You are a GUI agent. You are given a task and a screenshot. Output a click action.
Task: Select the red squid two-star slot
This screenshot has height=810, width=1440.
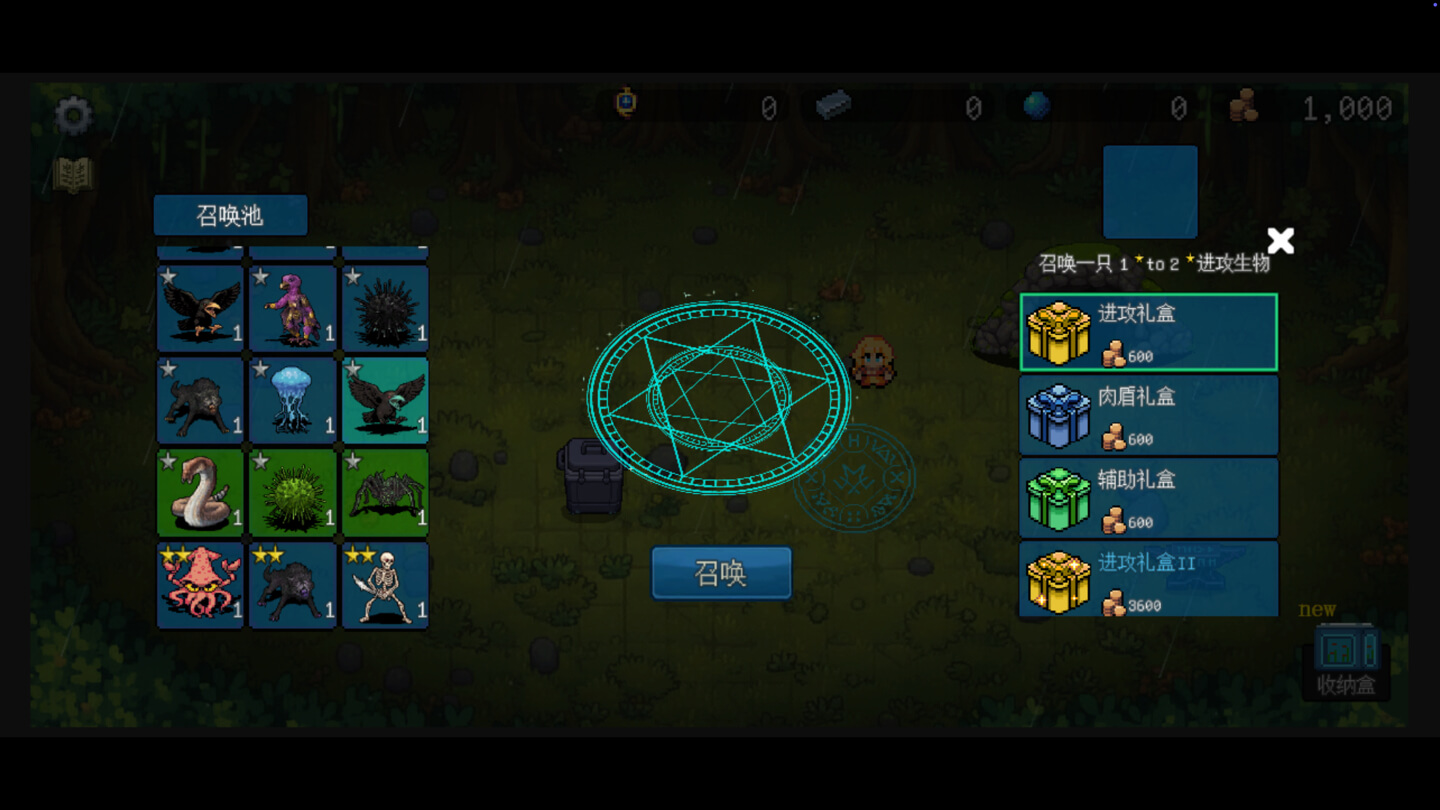point(200,585)
